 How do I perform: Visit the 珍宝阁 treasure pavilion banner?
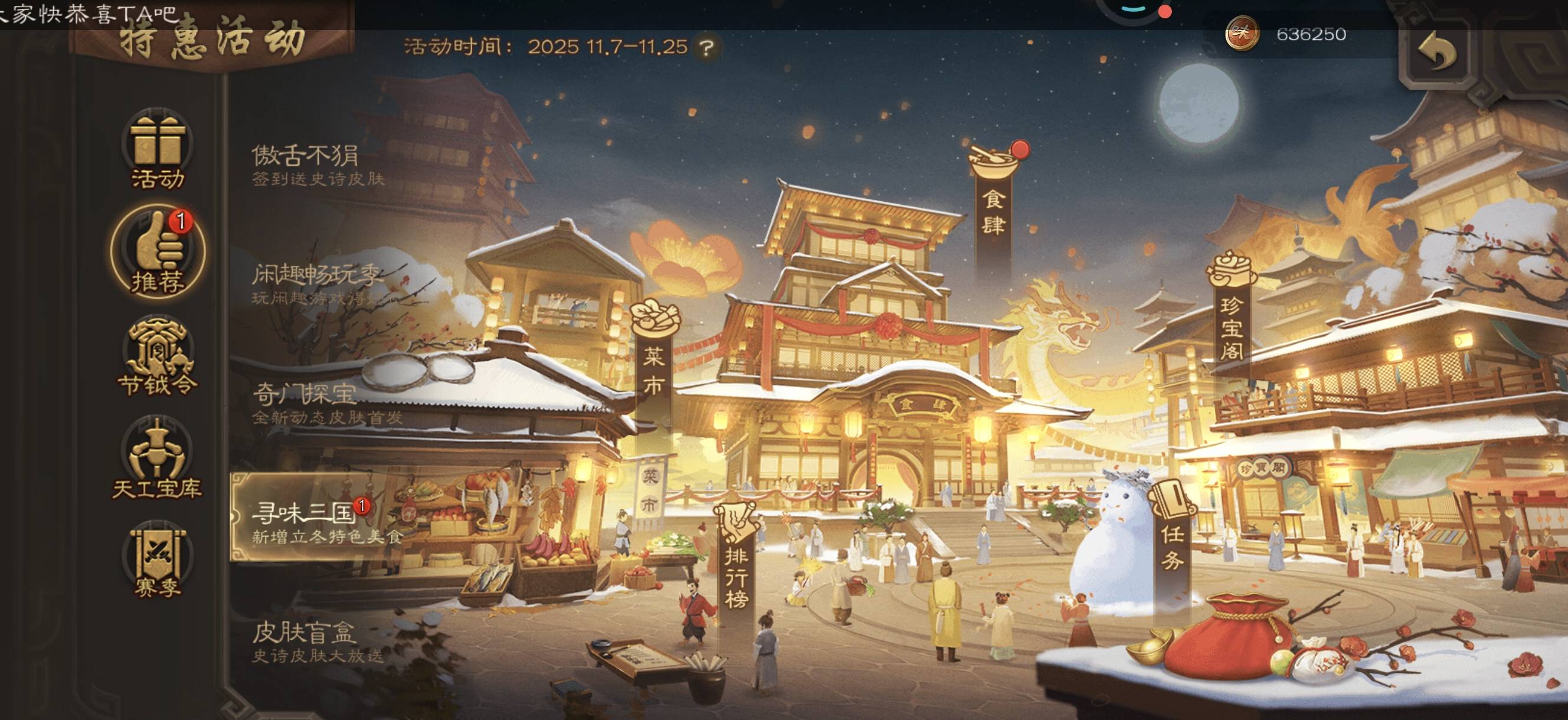coord(1231,316)
